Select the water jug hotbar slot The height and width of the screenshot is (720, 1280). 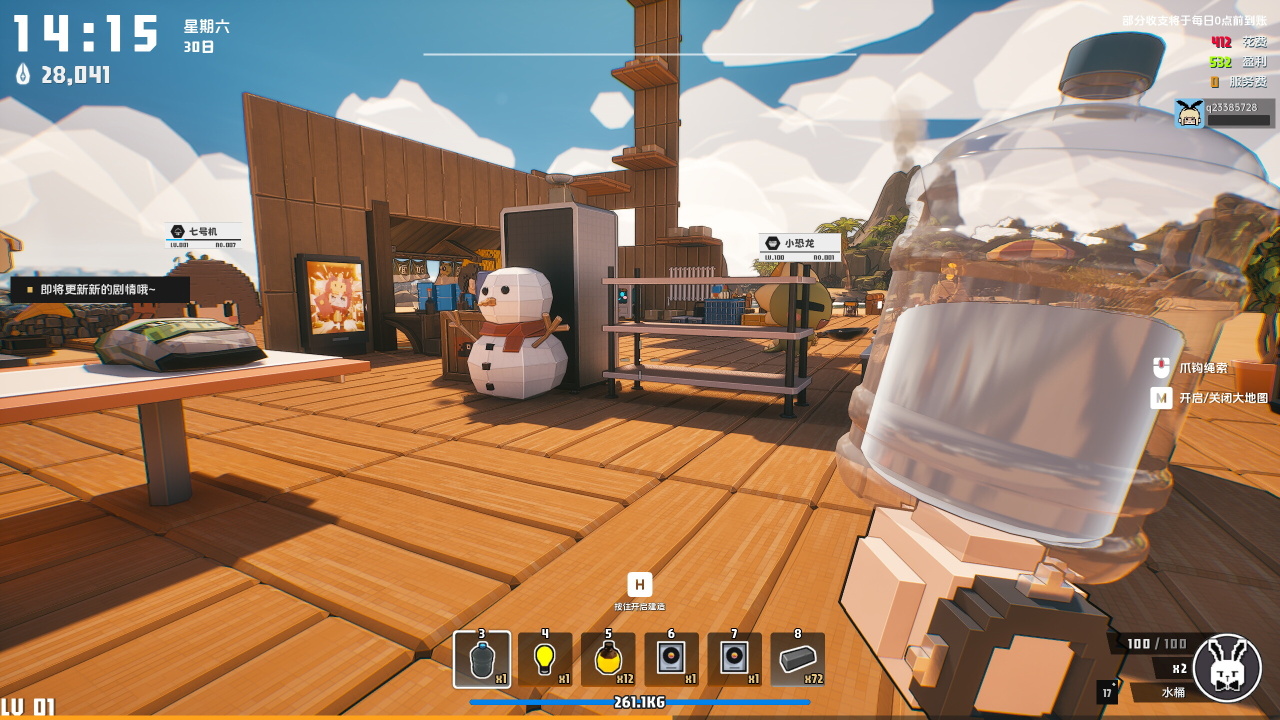coord(482,660)
